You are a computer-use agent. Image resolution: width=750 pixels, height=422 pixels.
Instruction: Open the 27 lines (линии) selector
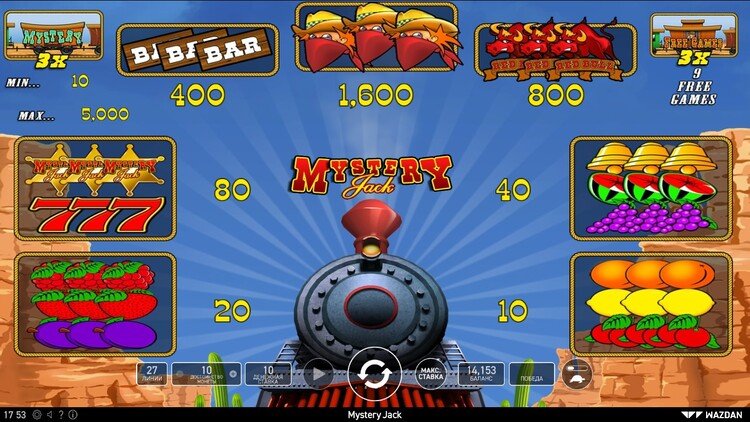tap(153, 374)
